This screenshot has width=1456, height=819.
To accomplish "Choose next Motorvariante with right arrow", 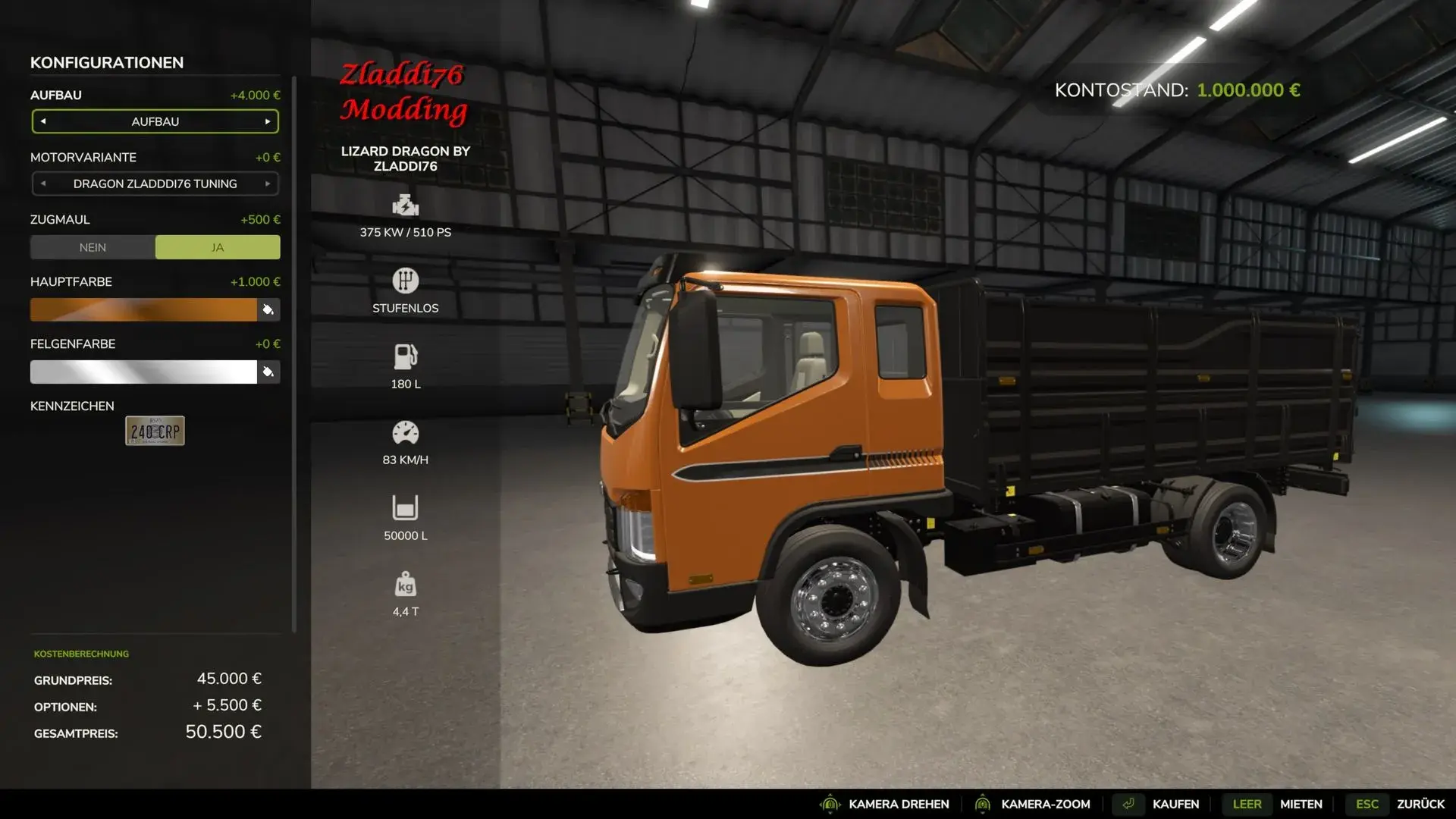I will 268,184.
